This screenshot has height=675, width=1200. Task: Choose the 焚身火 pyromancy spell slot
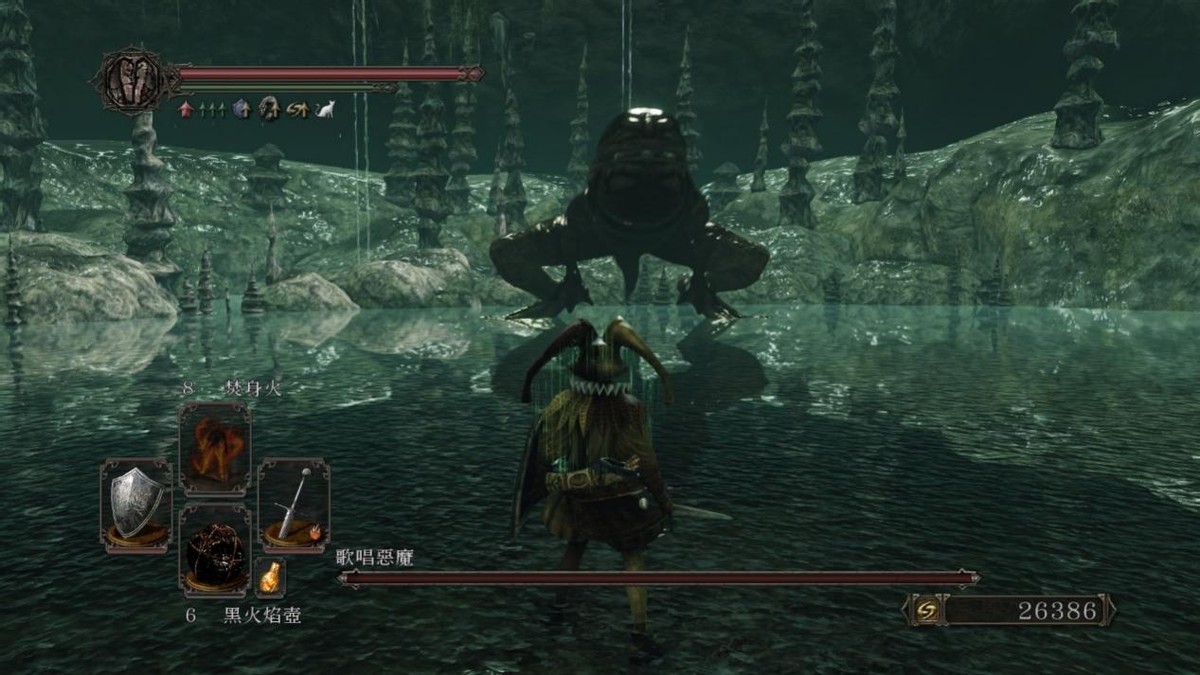pyautogui.click(x=214, y=449)
